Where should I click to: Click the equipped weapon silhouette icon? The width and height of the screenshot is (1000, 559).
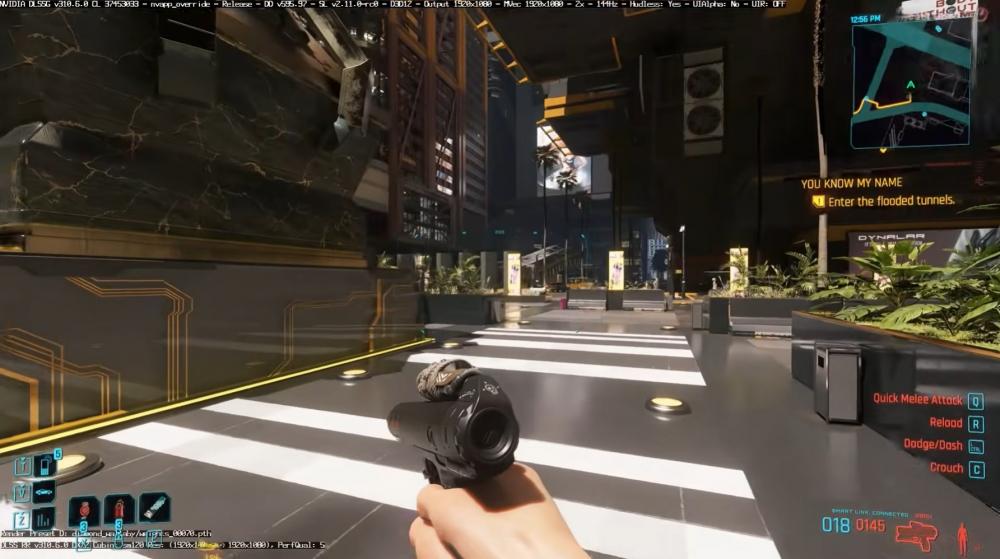(915, 535)
